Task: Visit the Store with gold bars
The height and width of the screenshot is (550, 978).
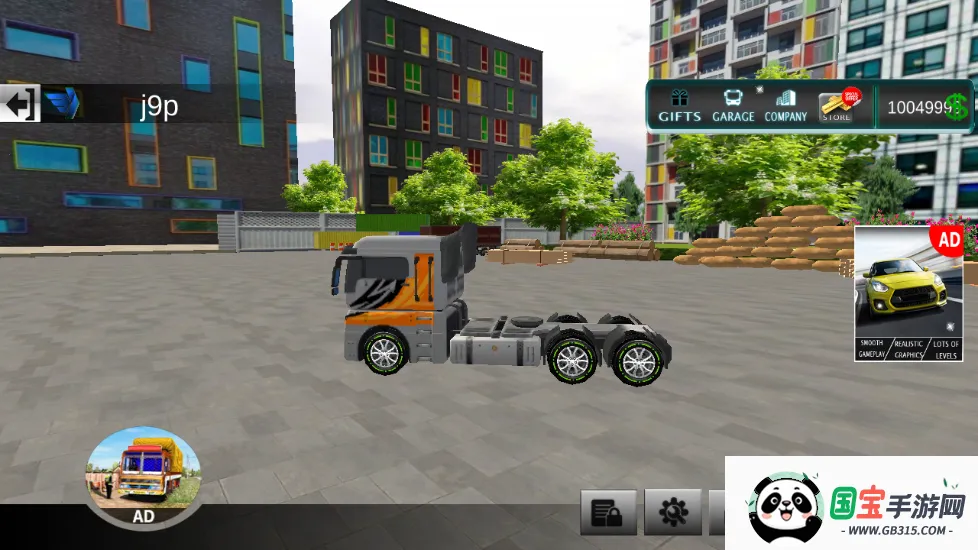Action: click(x=838, y=106)
